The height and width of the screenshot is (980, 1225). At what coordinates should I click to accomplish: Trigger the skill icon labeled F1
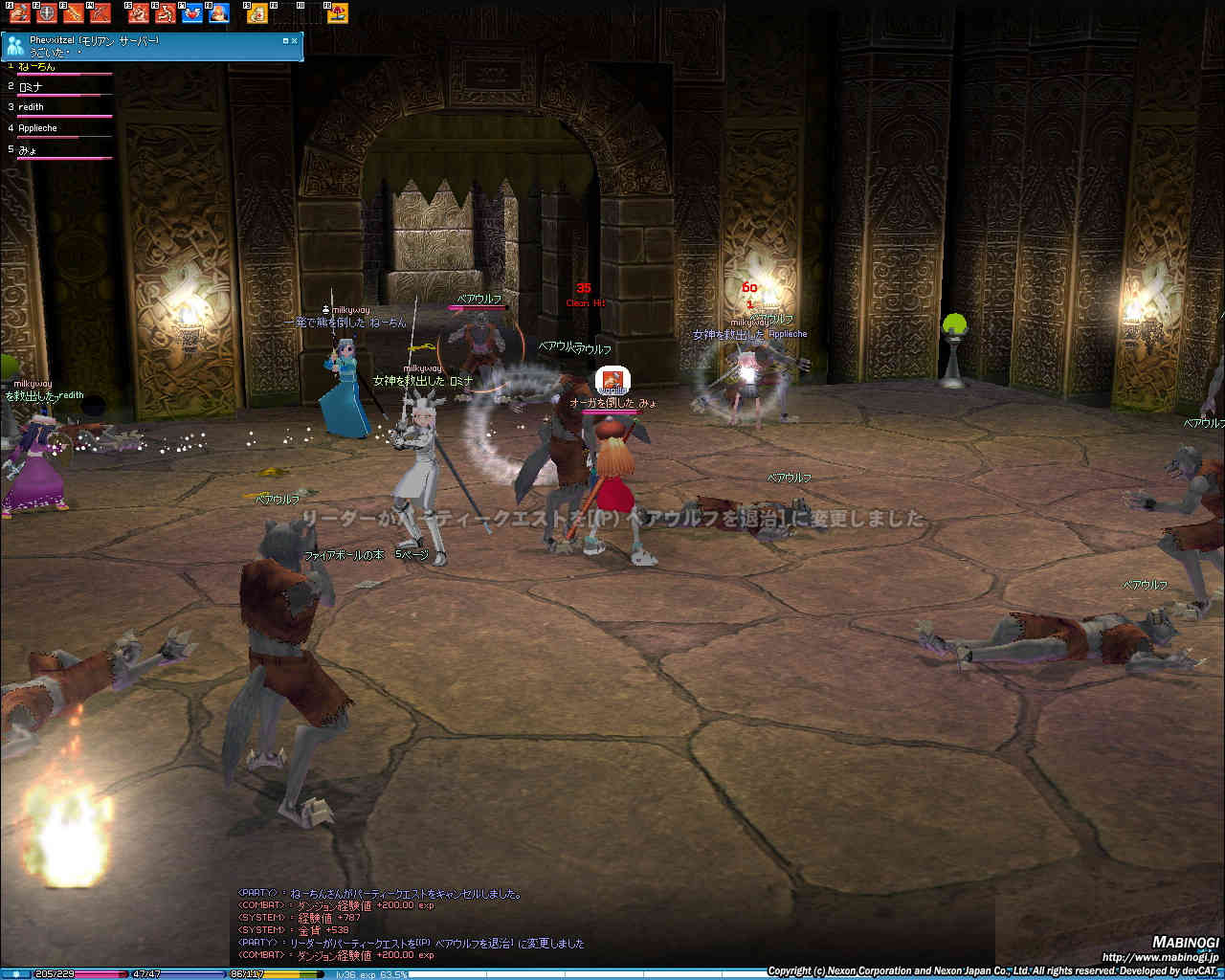pos(19,13)
